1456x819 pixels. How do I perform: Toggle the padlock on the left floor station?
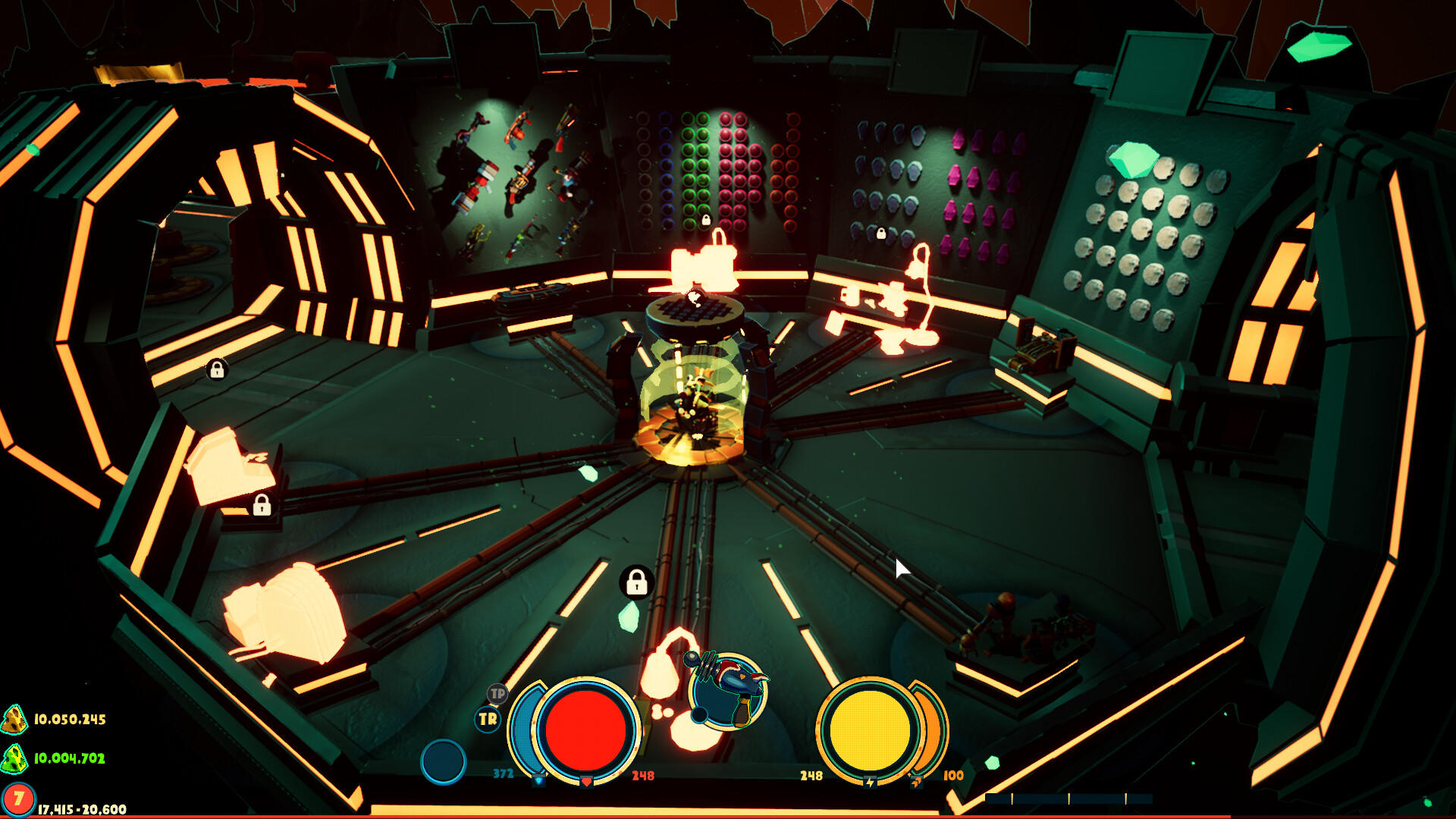coord(262,505)
